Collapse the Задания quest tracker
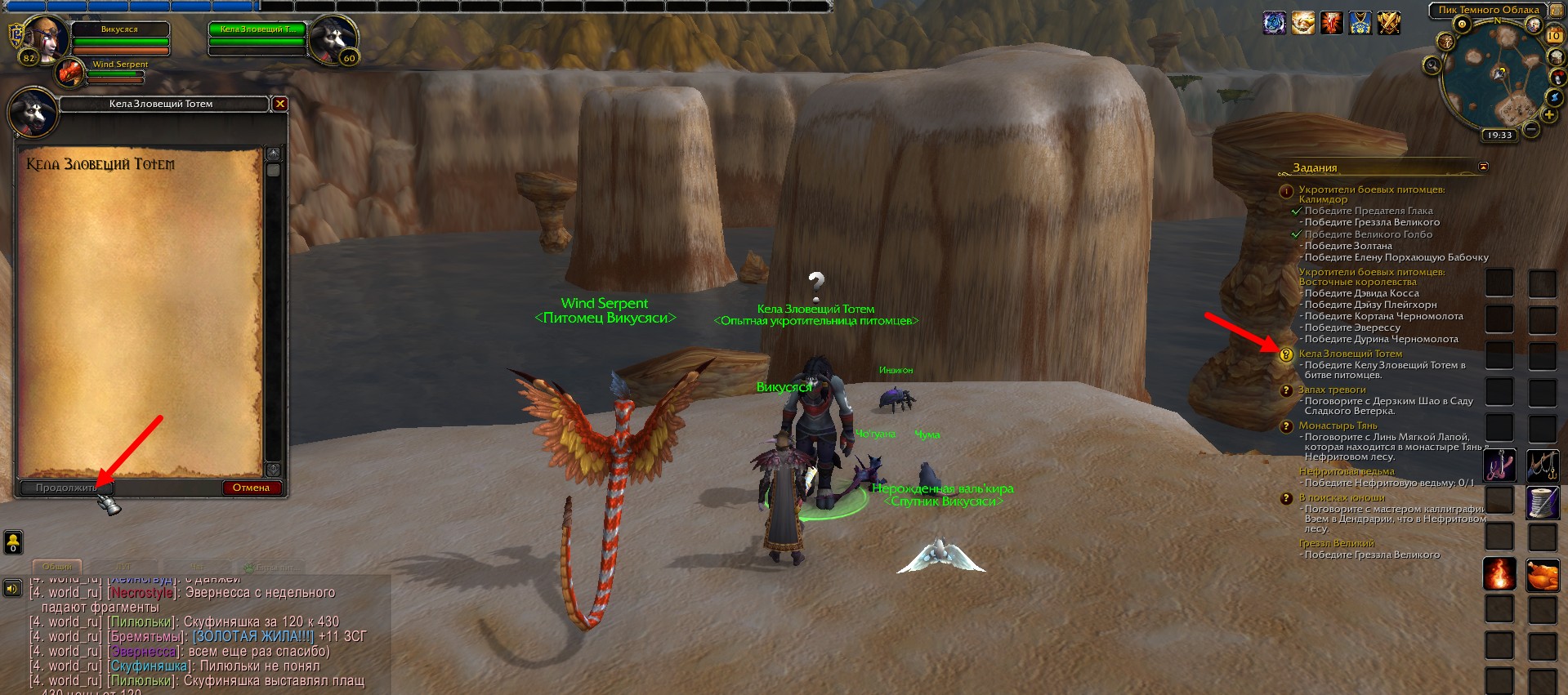 pos(1483,167)
